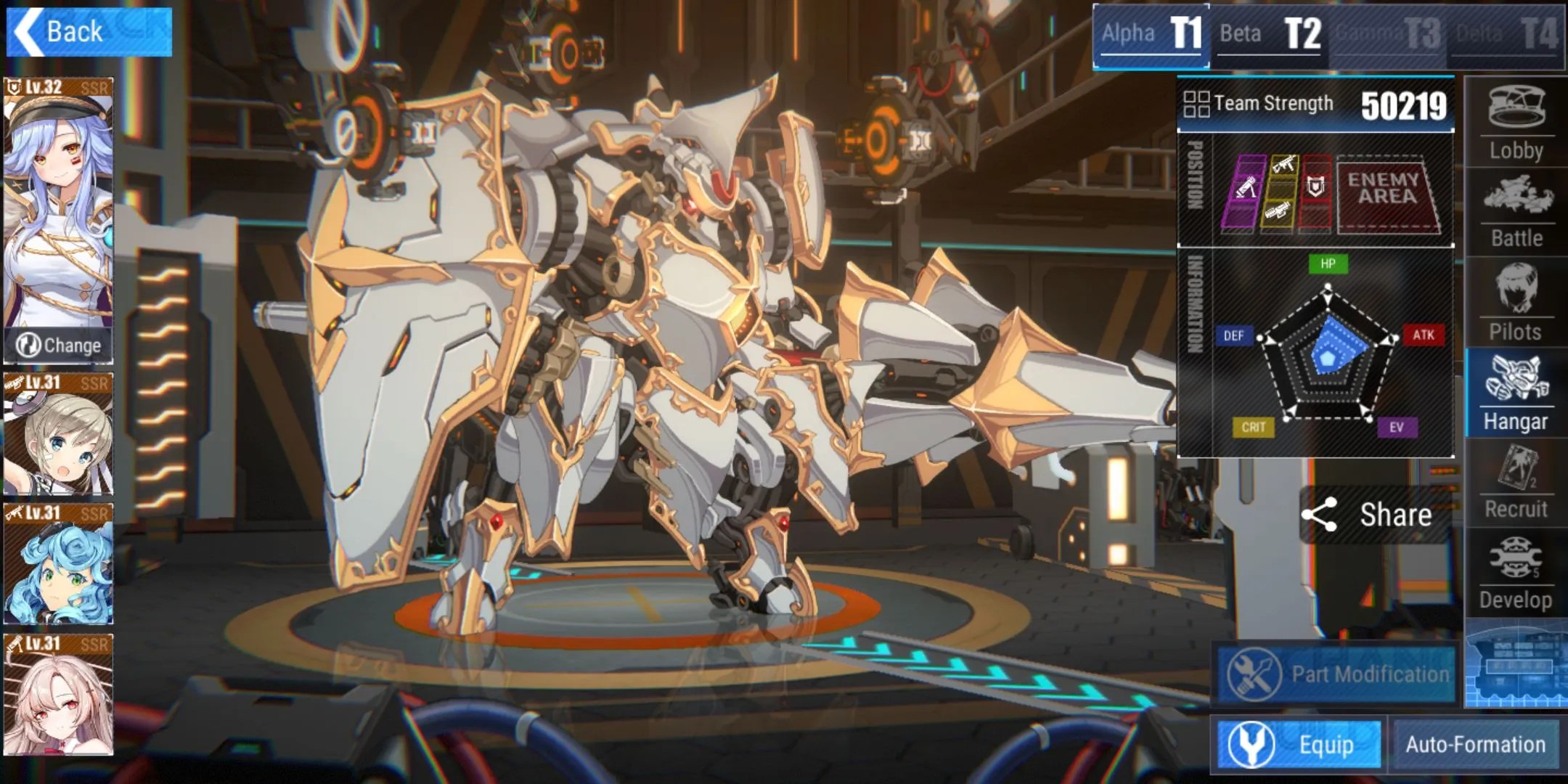Open the Hangar menu
The width and height of the screenshot is (1568, 784).
[1515, 393]
